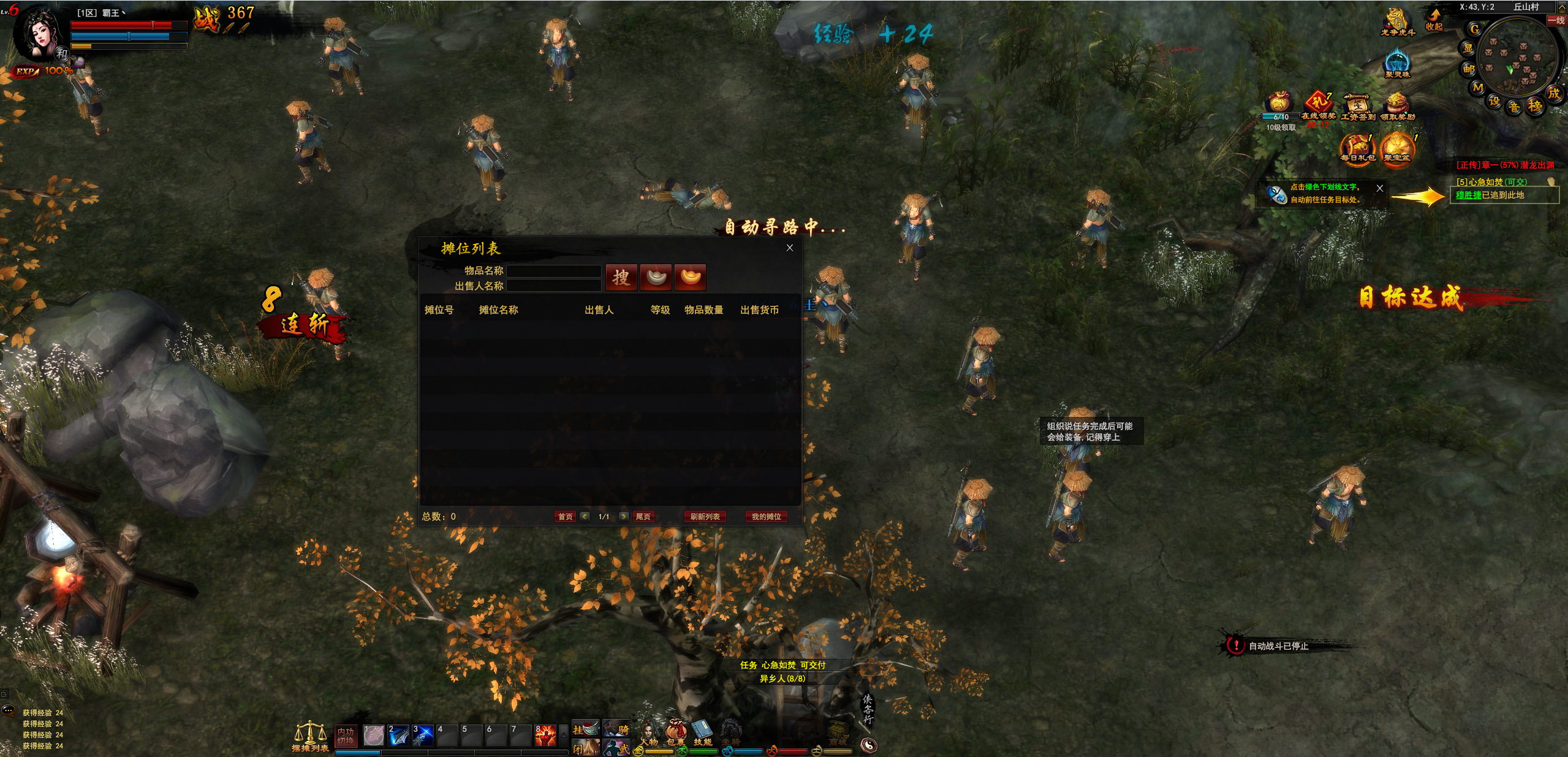The width and height of the screenshot is (1568, 757).
Task: Activate skill in hotbar slot 2
Action: click(x=398, y=735)
